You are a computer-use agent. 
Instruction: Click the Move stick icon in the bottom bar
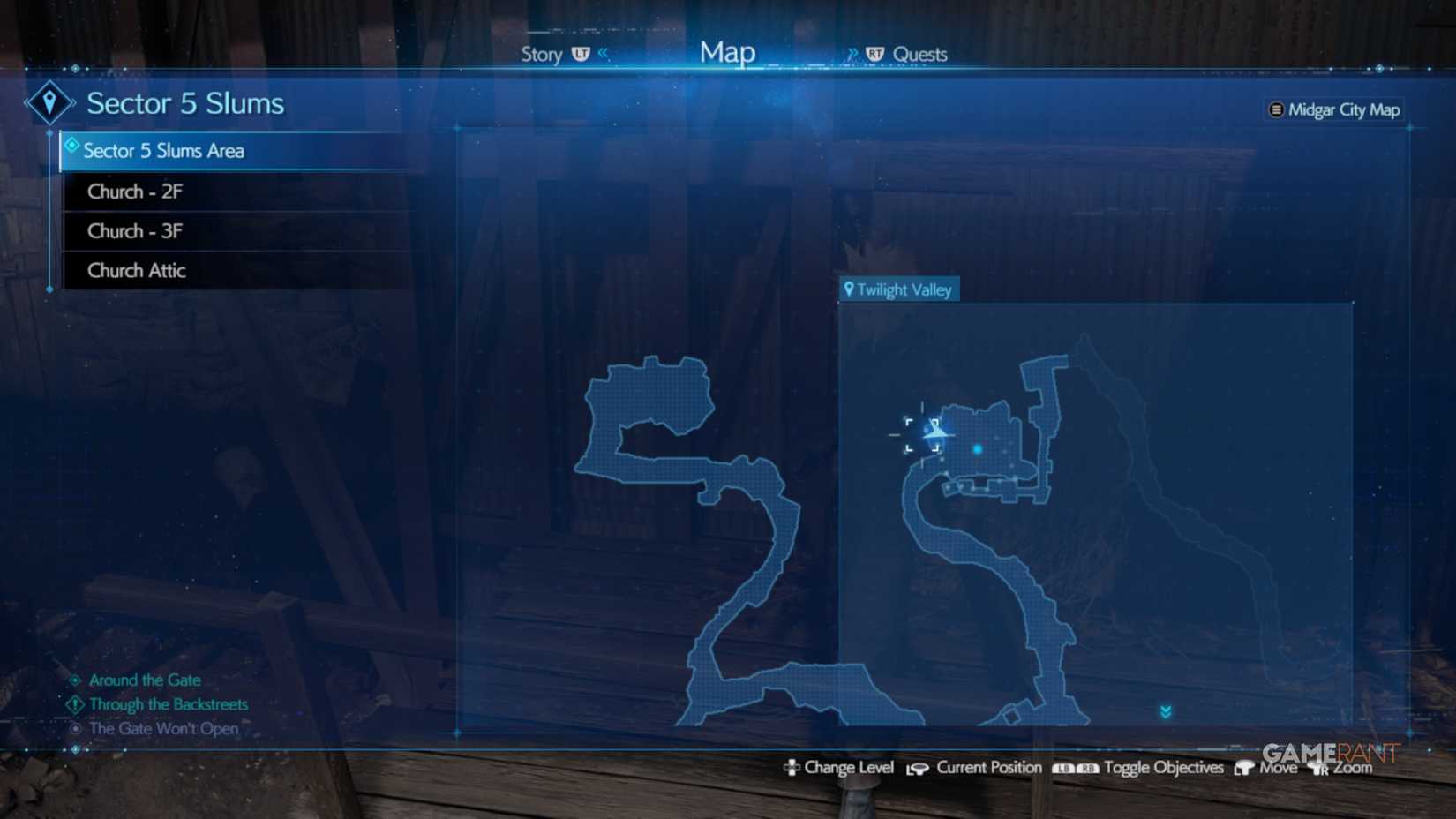(x=1246, y=767)
